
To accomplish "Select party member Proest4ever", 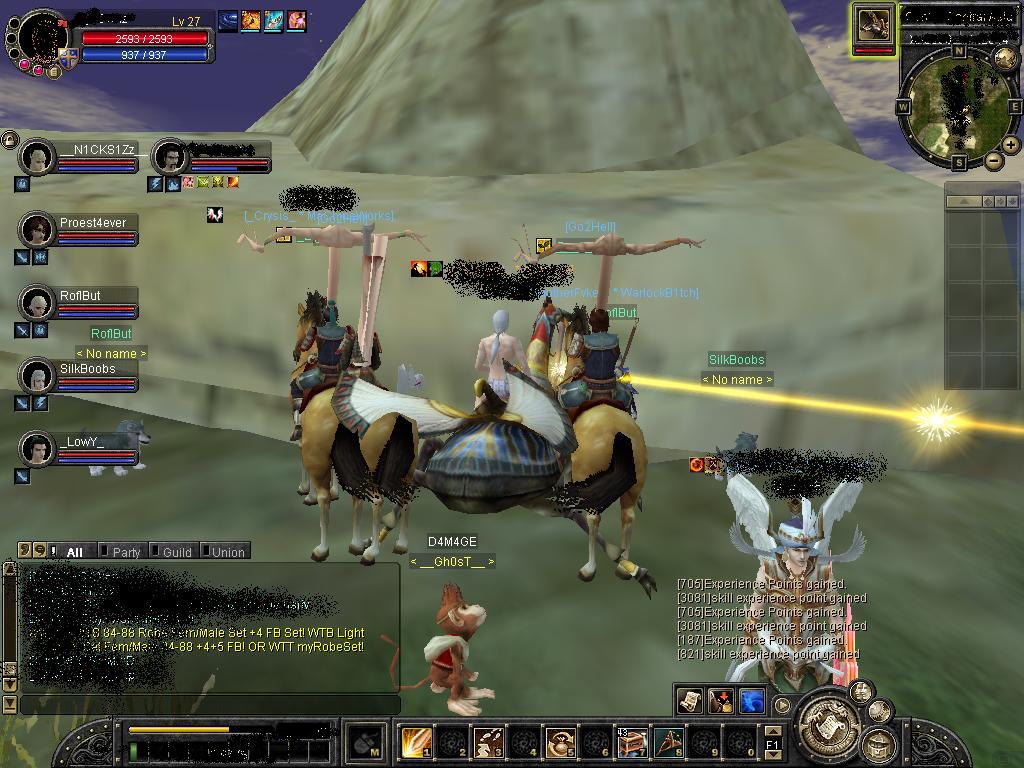I will pos(38,230).
